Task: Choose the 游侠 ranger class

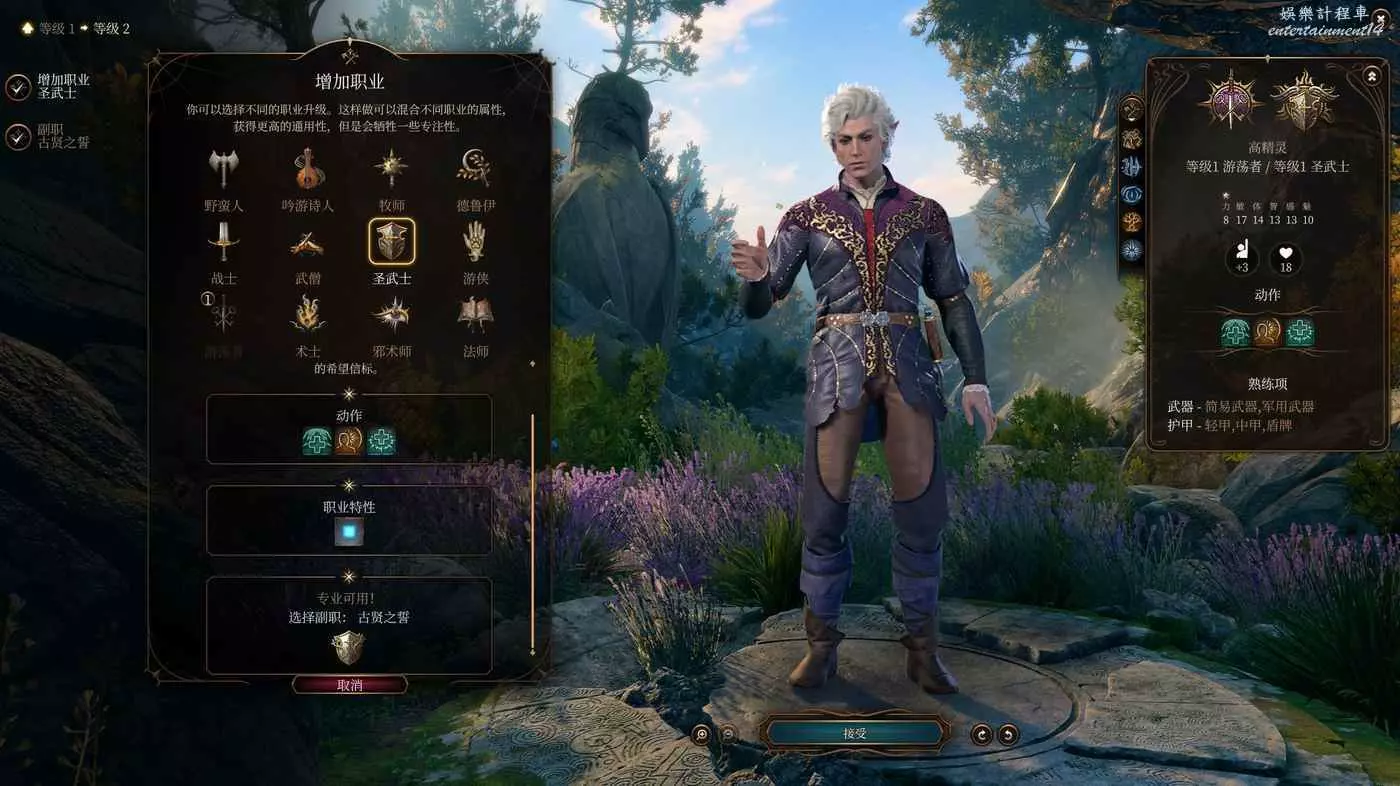Action: 475,243
